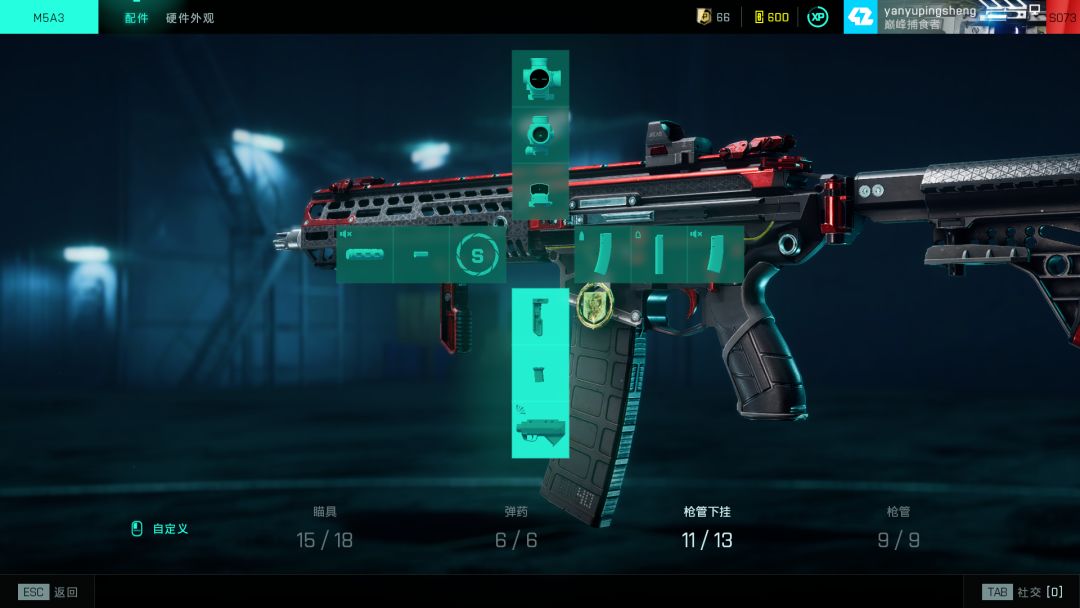The image size is (1080, 608).
Task: Select the short barrel attachment
Action: point(421,255)
